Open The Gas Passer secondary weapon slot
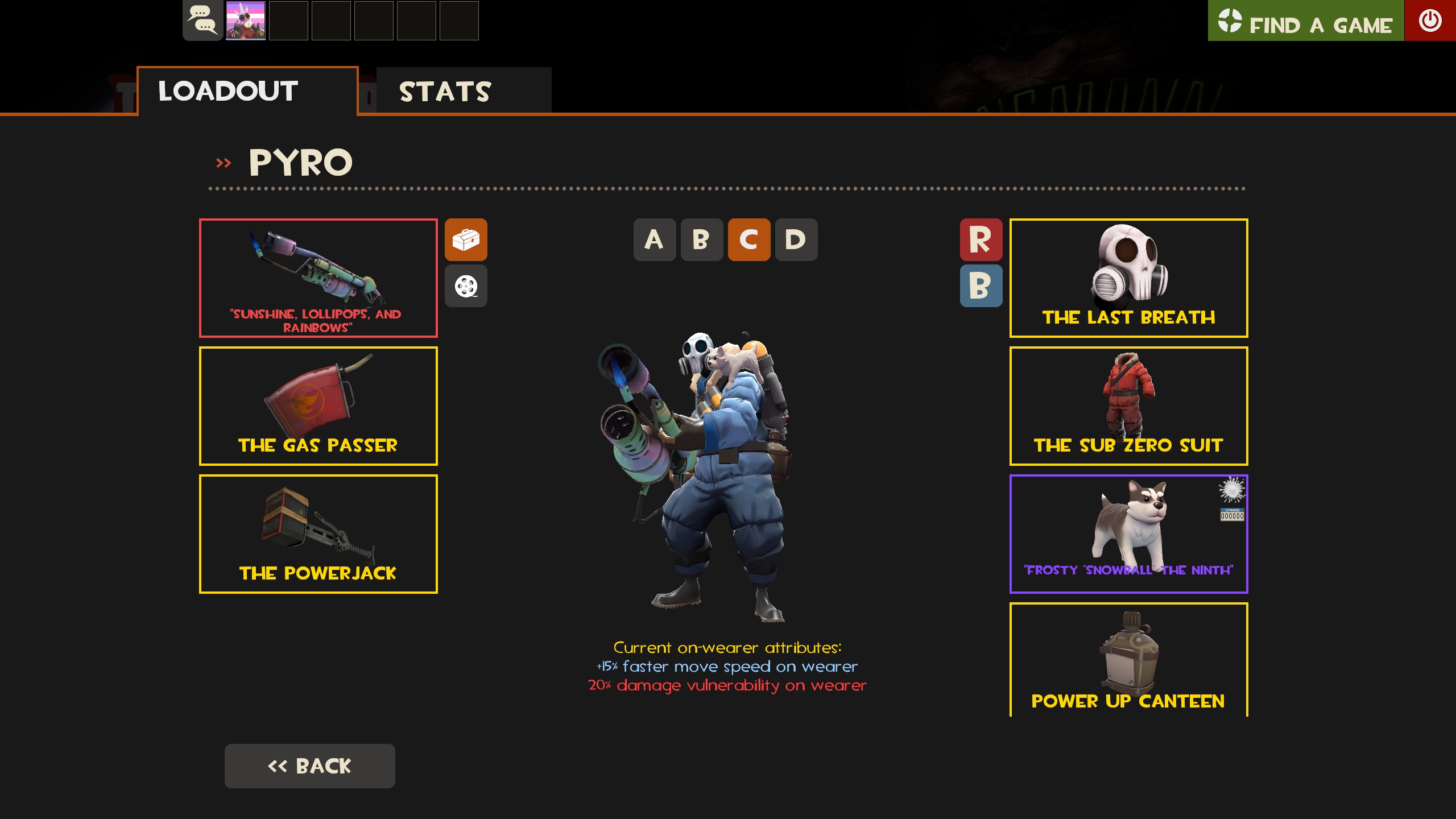Screen dimensions: 1456x819 coord(318,406)
